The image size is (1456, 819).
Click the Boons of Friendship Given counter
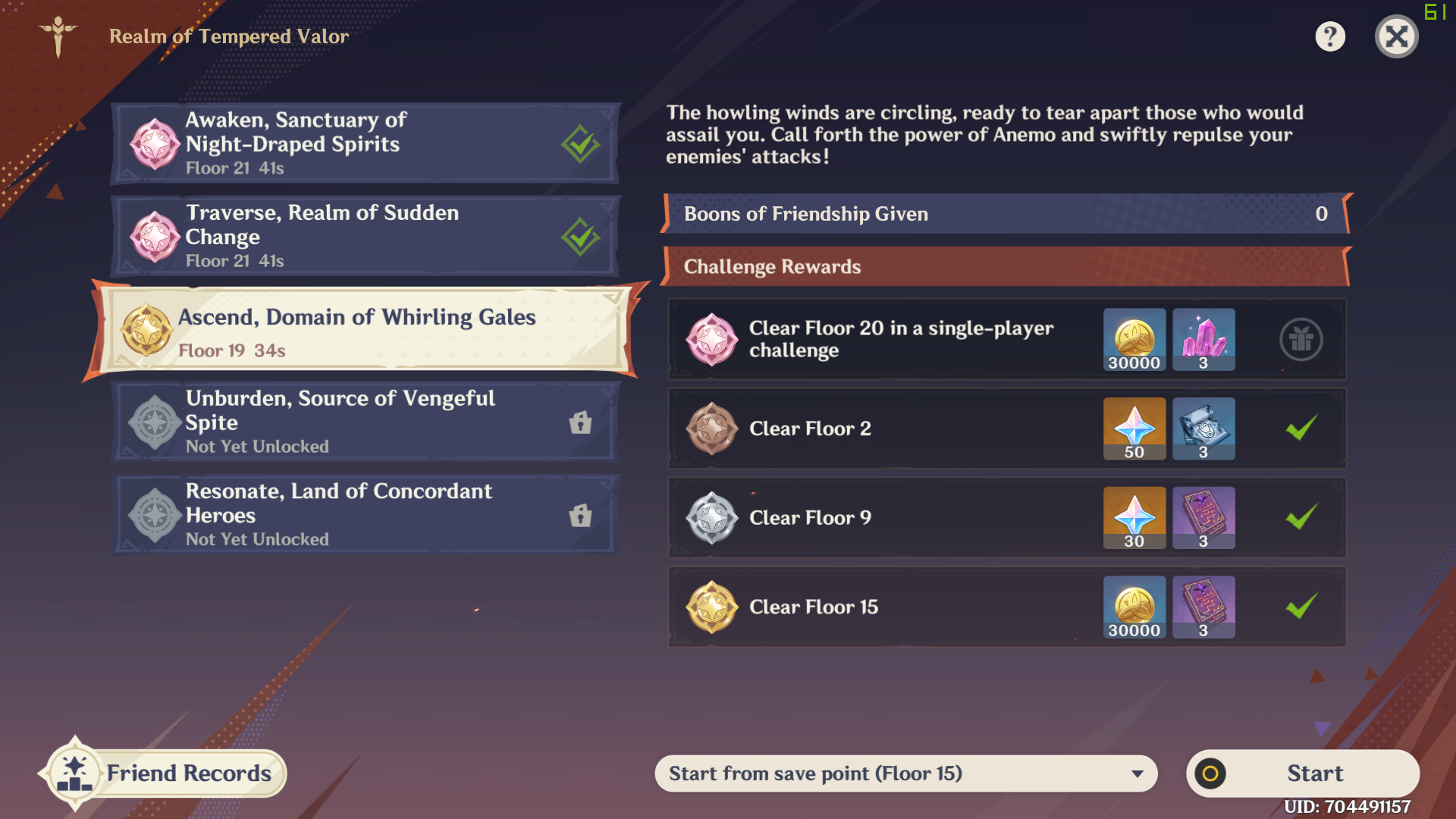point(1005,214)
